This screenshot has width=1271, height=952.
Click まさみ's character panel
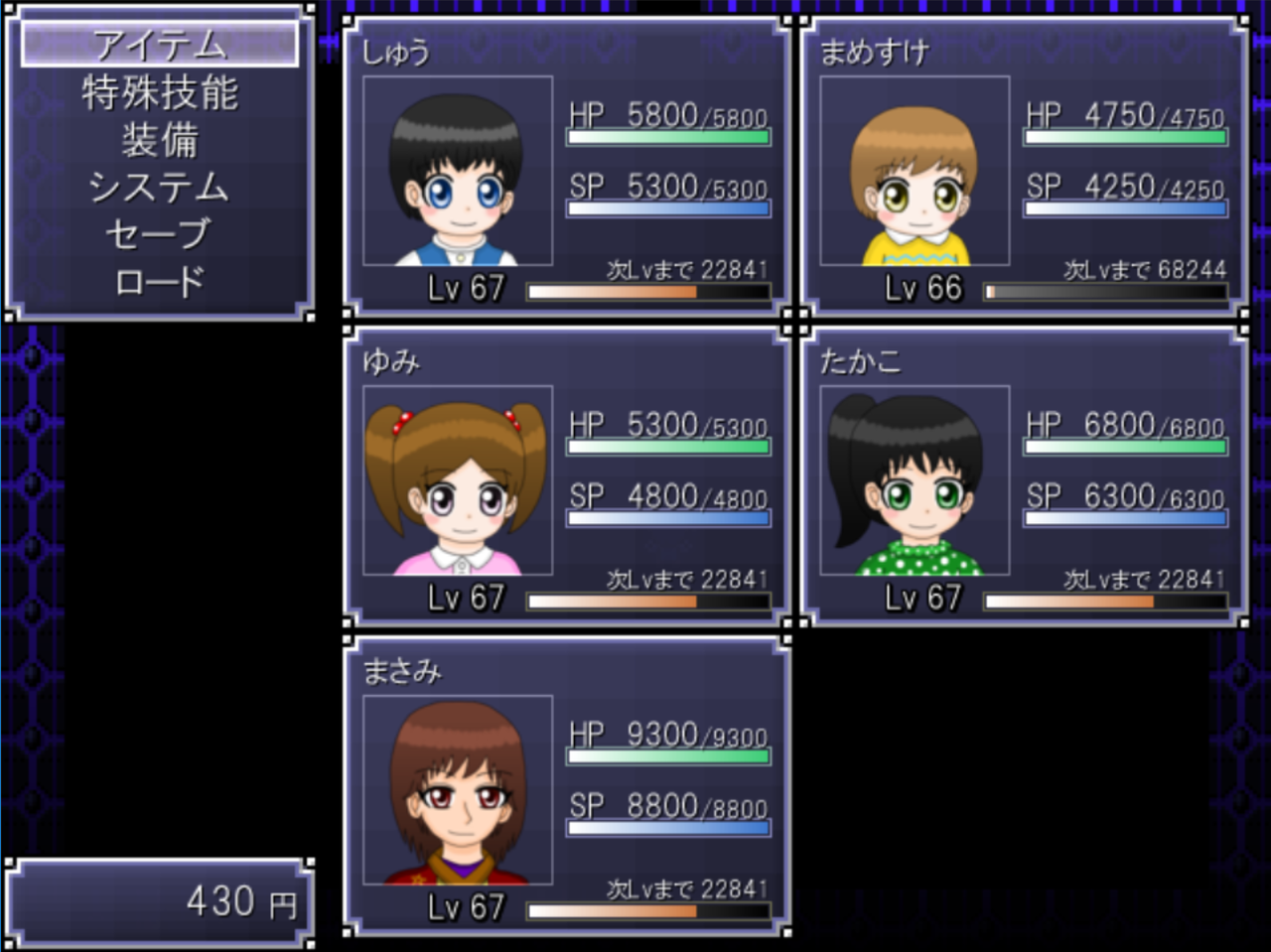[x=566, y=786]
